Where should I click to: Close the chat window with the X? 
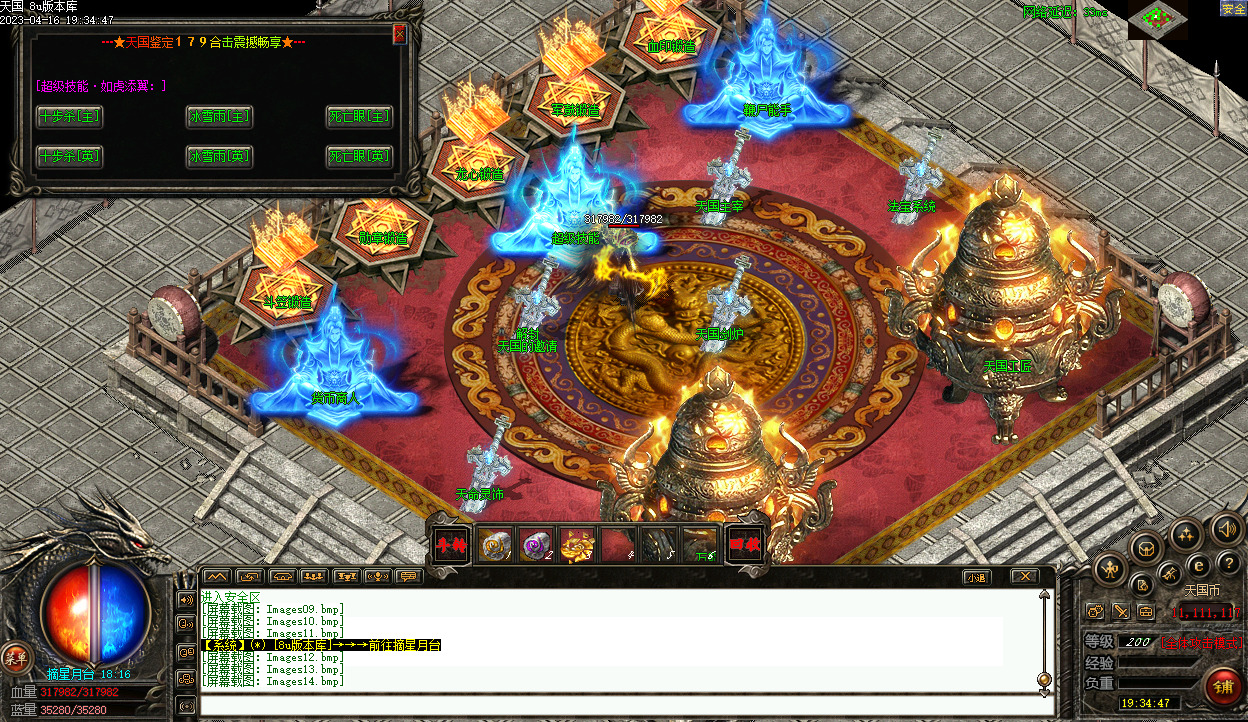[1023, 577]
